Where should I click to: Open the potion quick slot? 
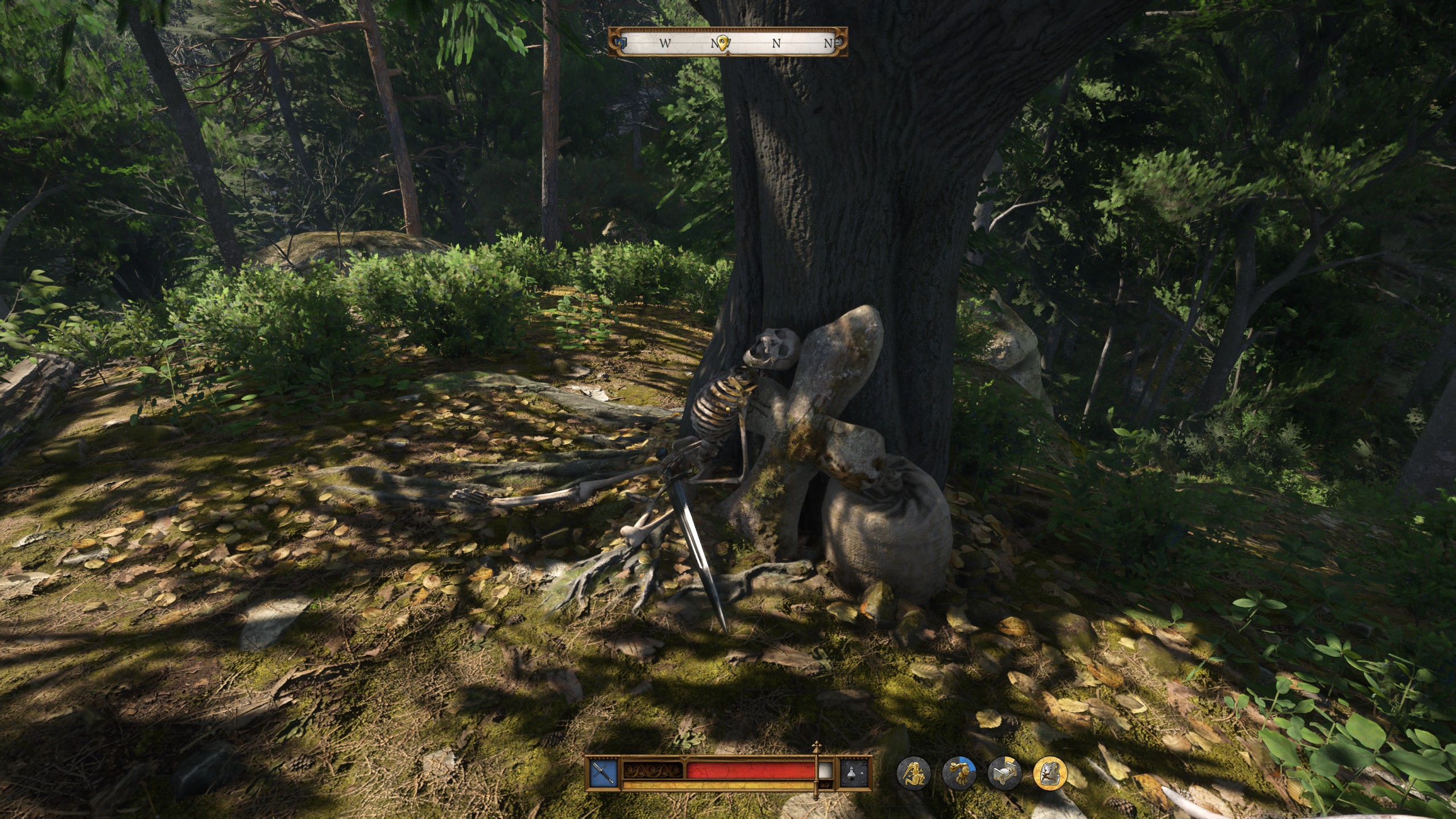[856, 773]
